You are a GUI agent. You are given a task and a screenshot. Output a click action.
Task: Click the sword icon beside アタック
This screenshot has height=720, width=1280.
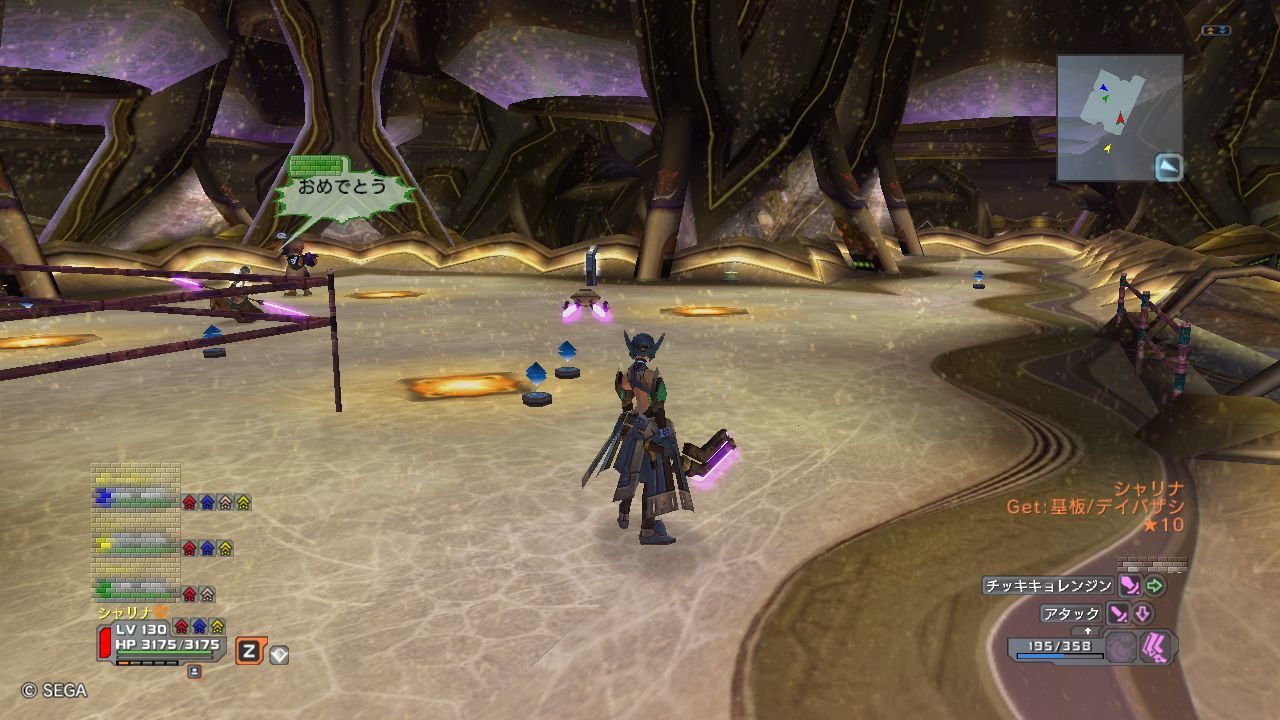point(1117,614)
